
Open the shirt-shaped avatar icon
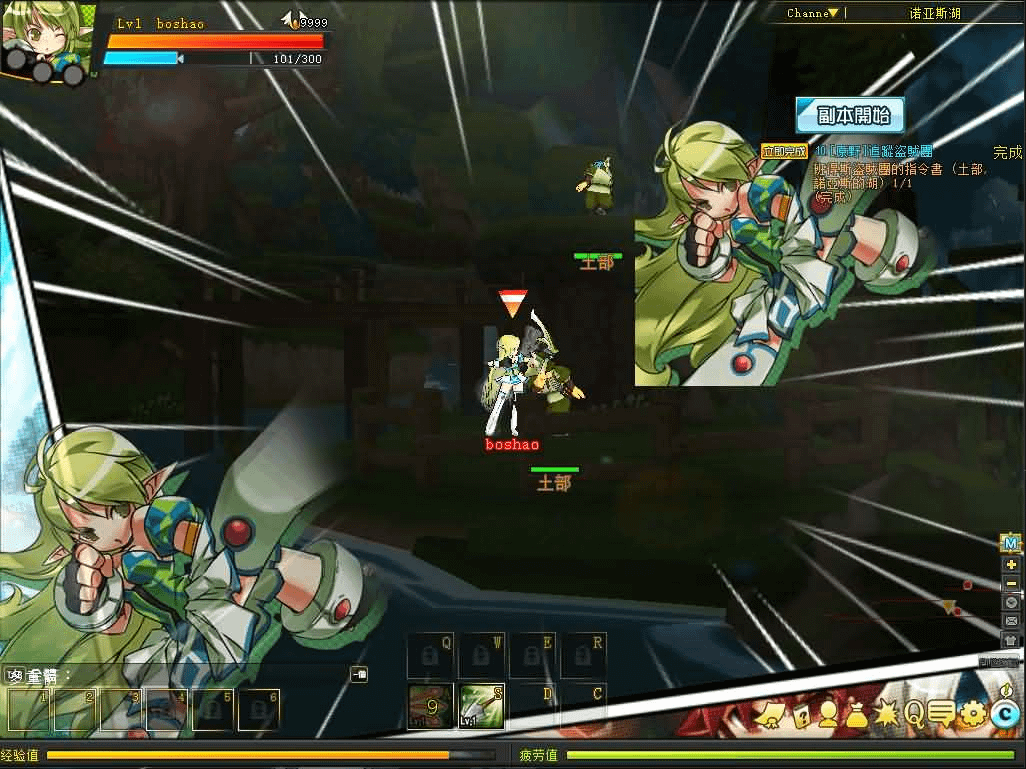pos(1011,640)
